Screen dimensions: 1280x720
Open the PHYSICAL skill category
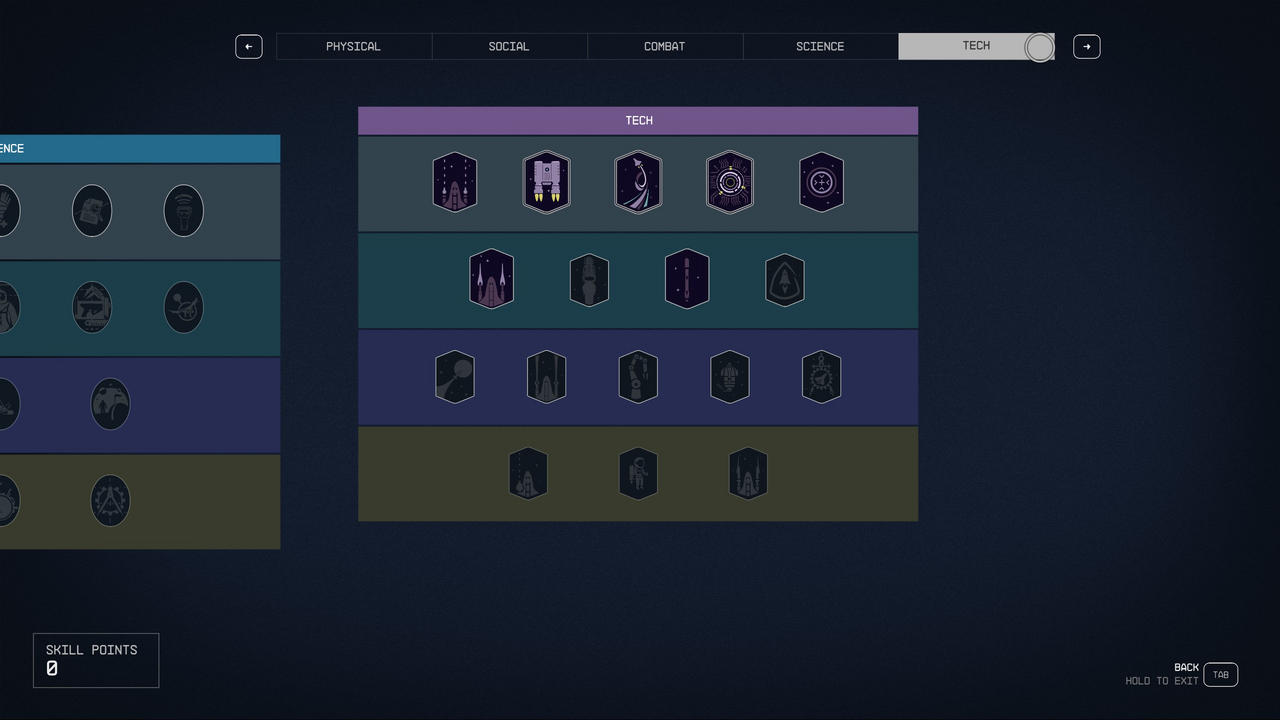(x=353, y=46)
